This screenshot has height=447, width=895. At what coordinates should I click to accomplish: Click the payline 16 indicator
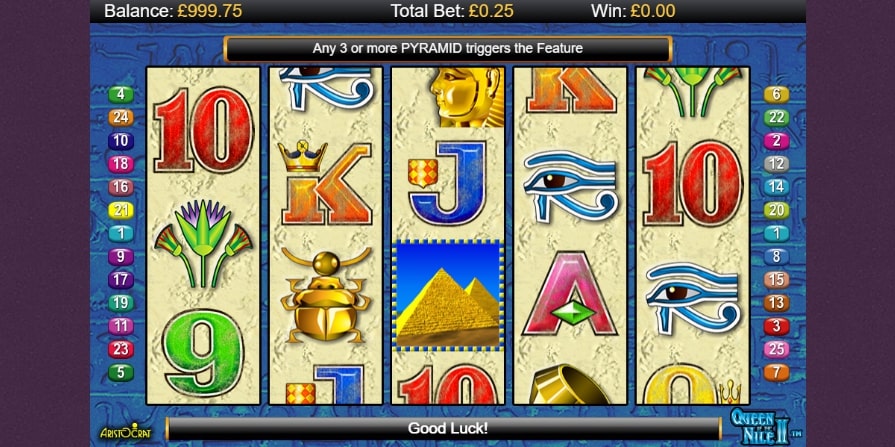click(x=121, y=187)
